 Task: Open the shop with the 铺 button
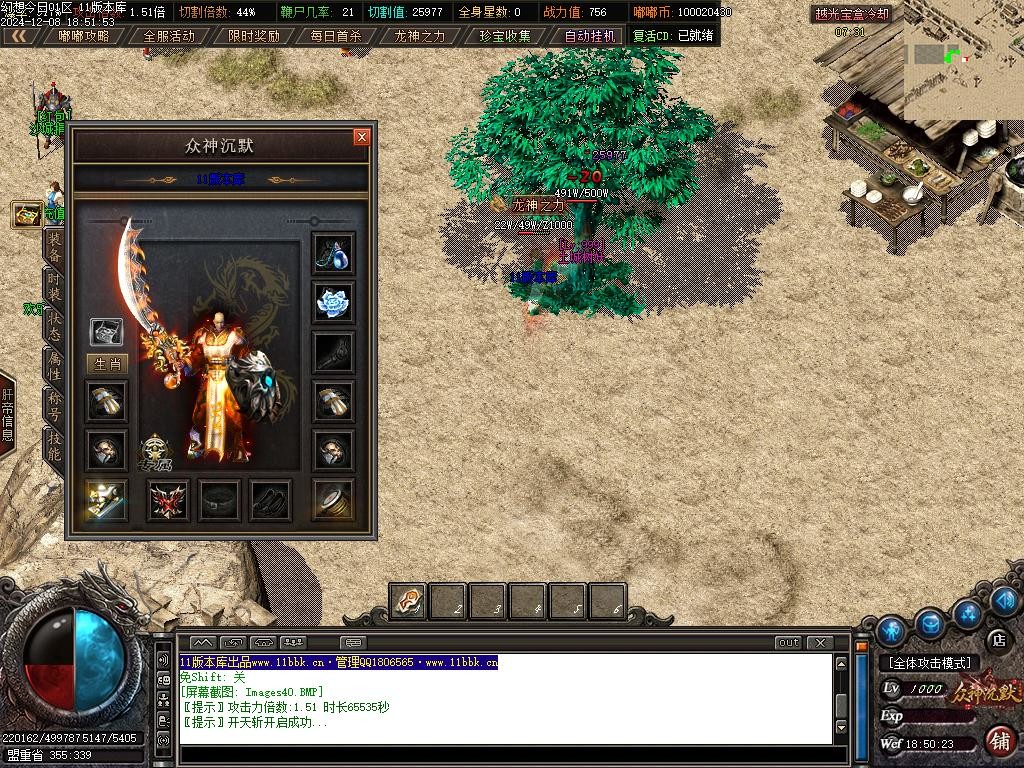click(x=998, y=740)
